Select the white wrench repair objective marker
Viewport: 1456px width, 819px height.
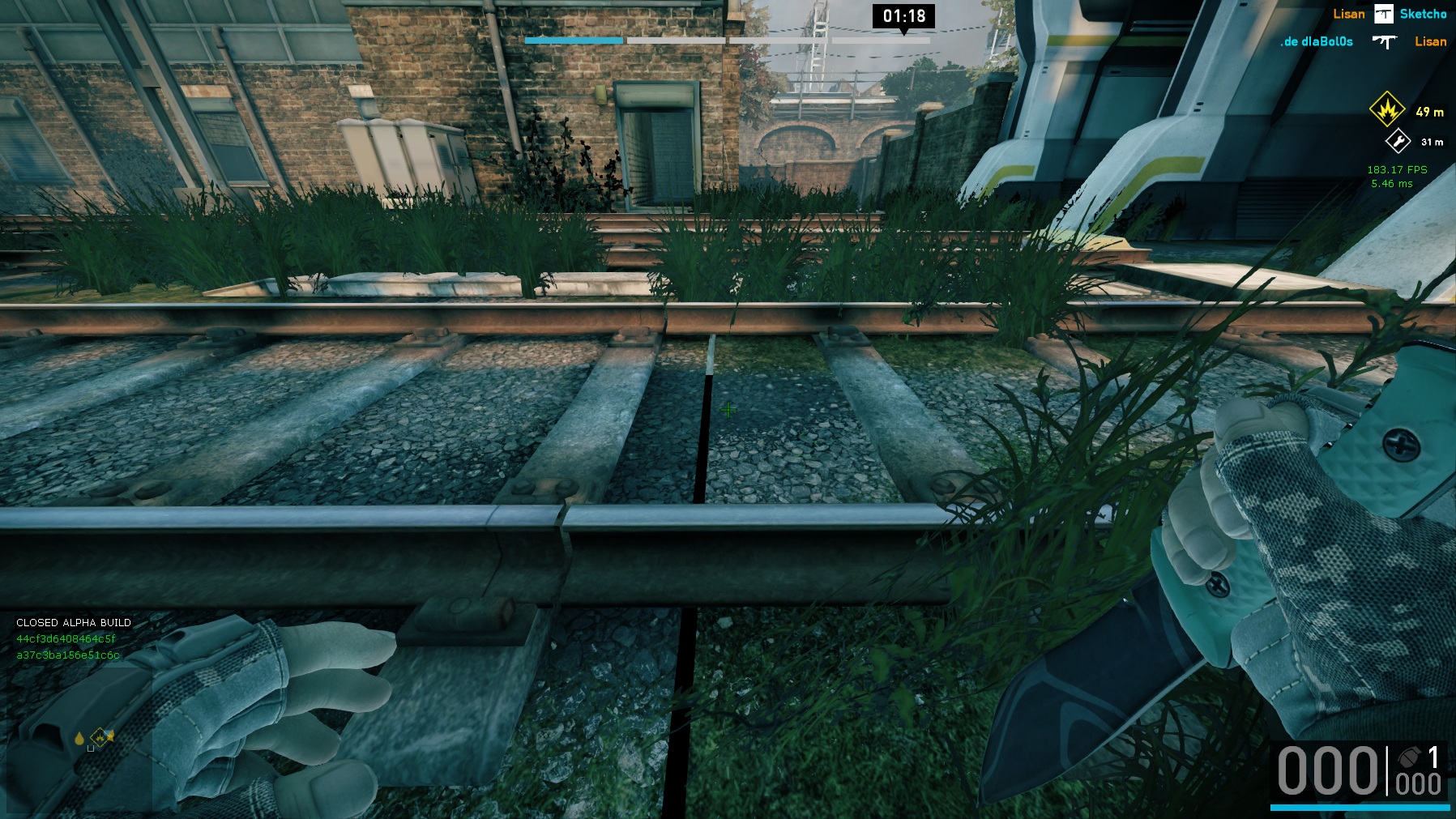[1398, 142]
